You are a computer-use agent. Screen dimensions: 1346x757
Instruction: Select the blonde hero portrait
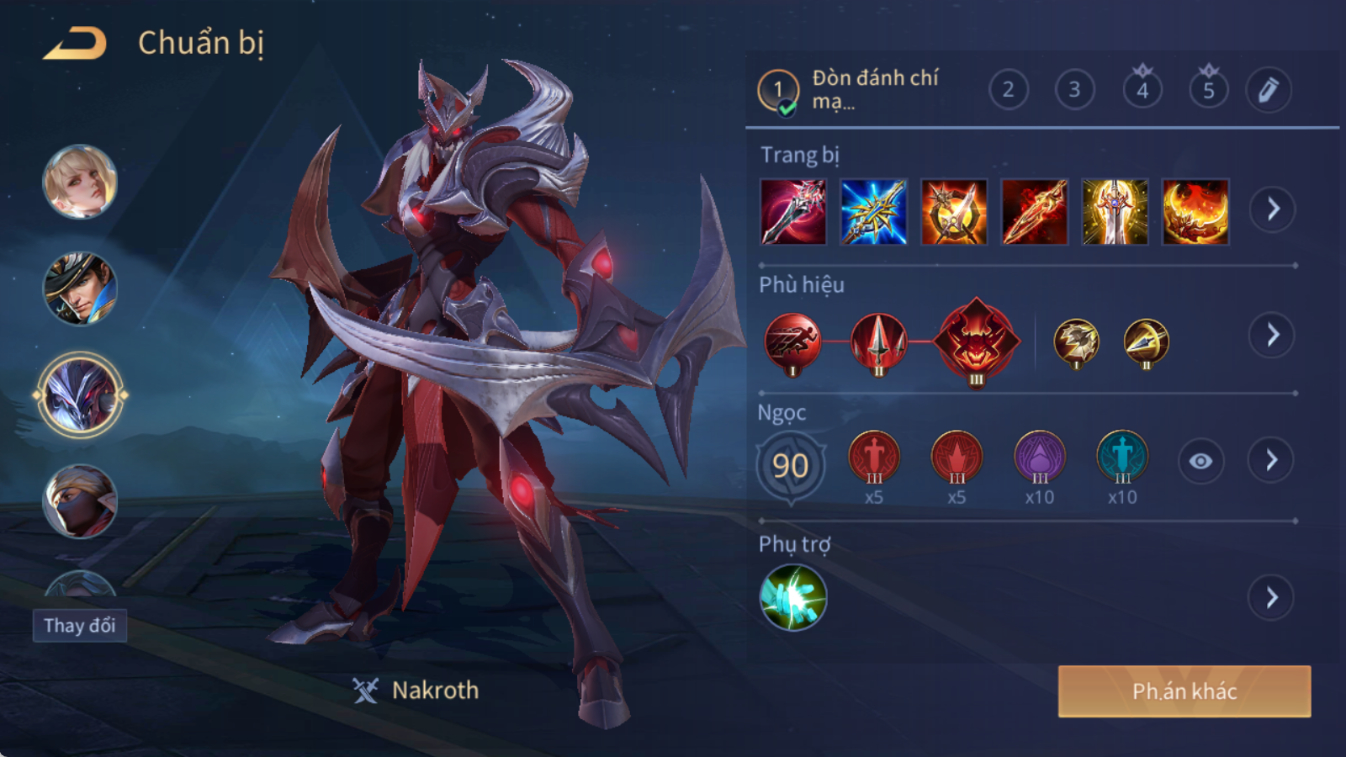click(79, 182)
